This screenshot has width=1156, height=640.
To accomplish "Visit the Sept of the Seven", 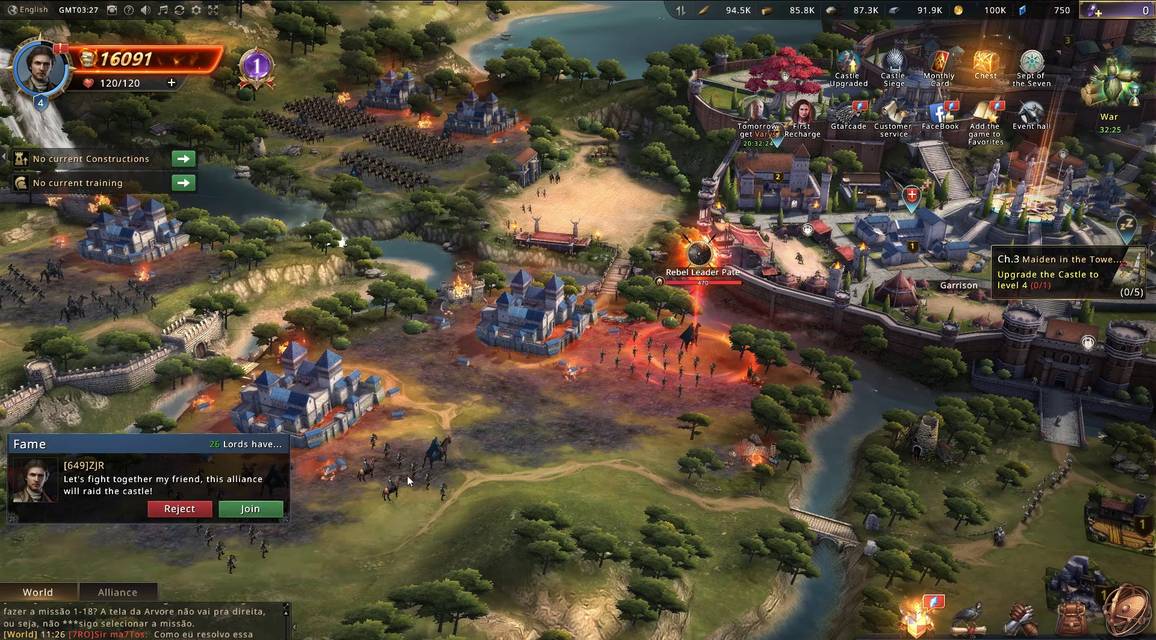I will [x=1031, y=65].
